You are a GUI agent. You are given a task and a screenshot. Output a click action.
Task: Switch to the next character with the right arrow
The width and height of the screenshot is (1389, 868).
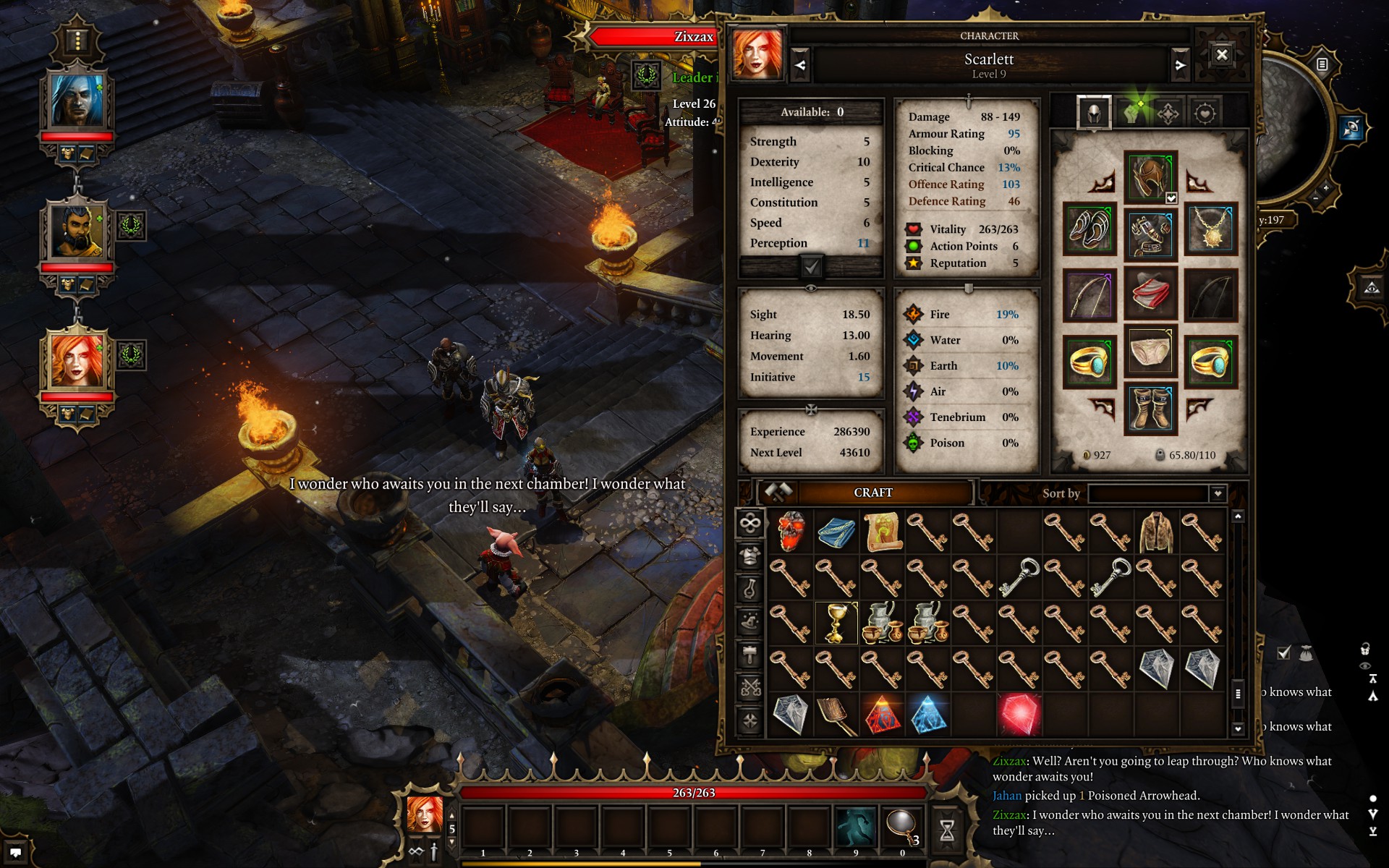(x=1180, y=65)
